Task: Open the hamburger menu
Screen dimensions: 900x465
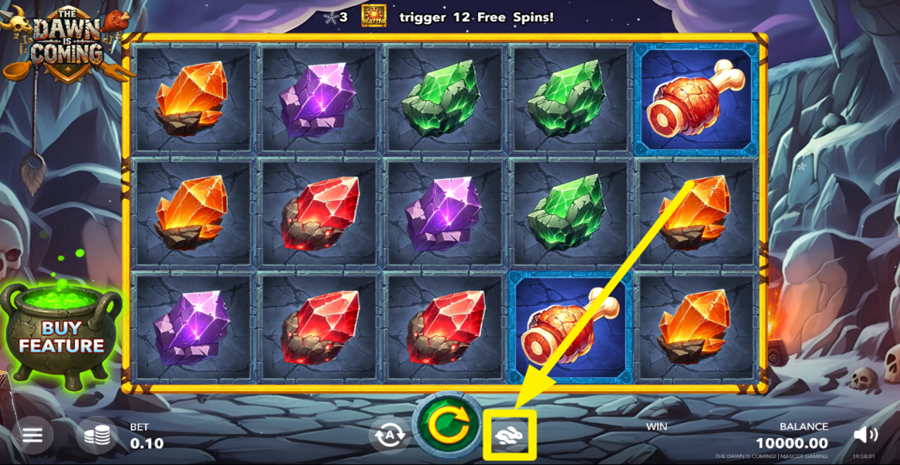Action: [x=33, y=436]
